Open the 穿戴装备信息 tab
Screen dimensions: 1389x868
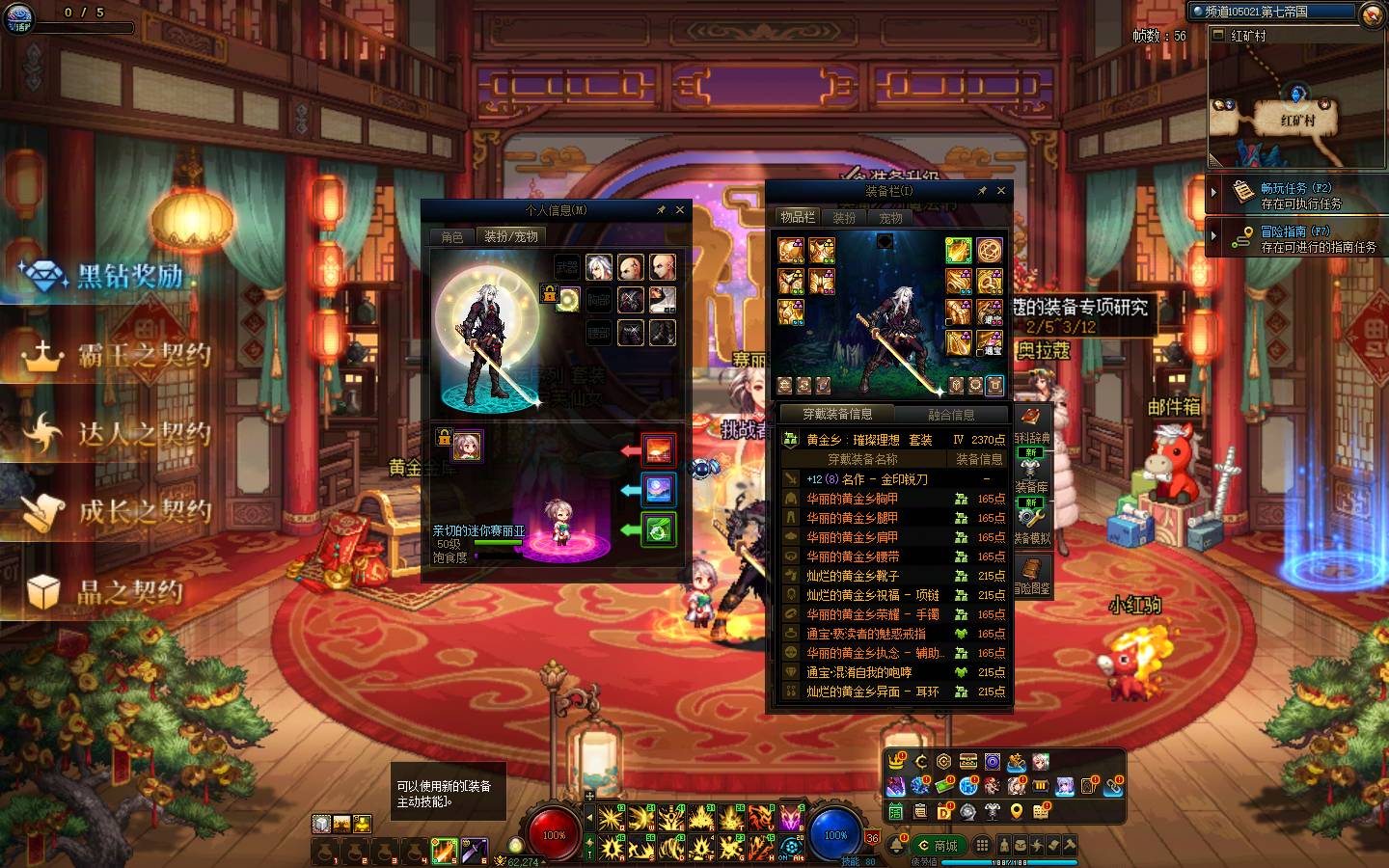coord(837,415)
